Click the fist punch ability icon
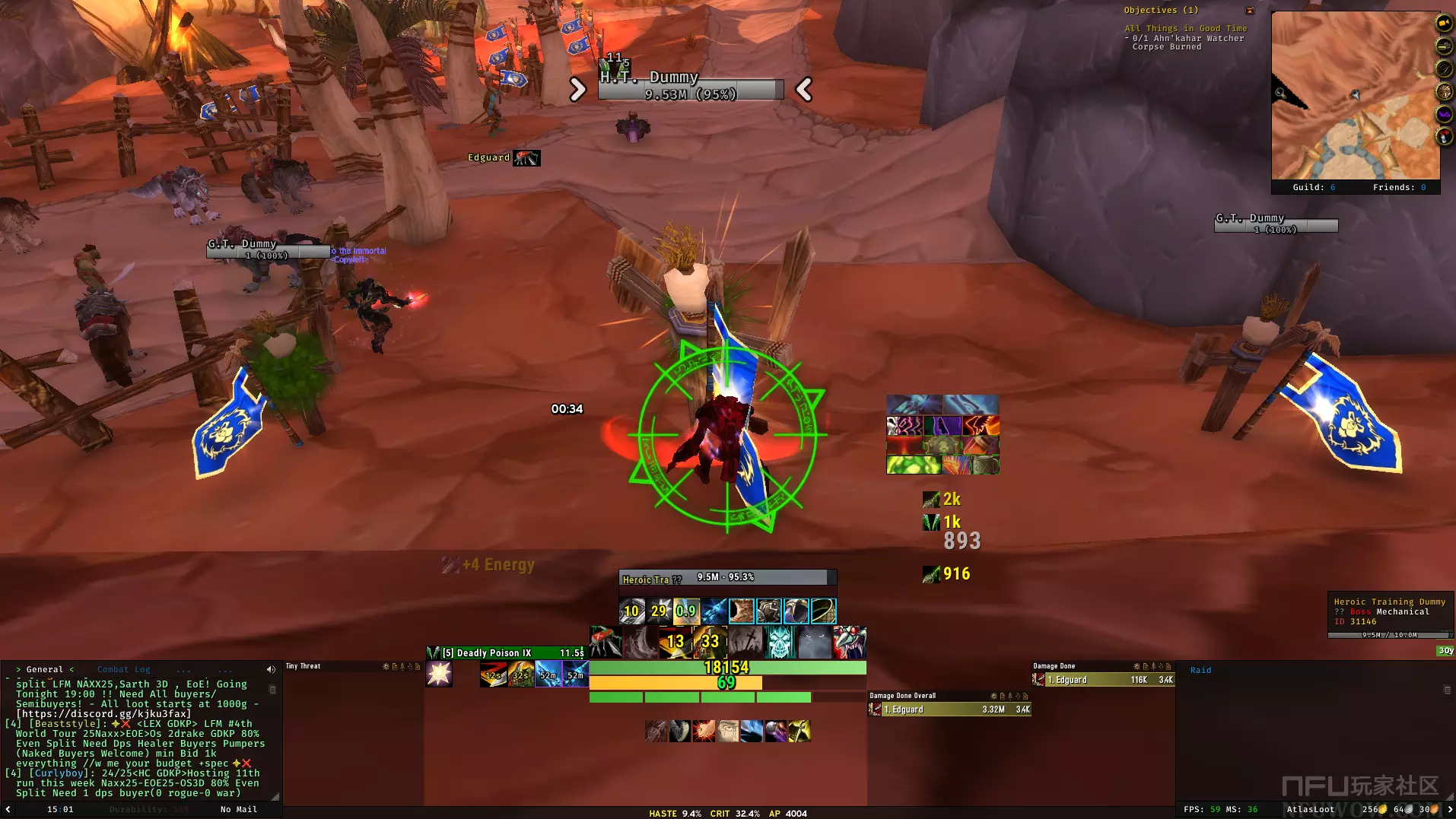This screenshot has height=819, width=1456. (704, 732)
